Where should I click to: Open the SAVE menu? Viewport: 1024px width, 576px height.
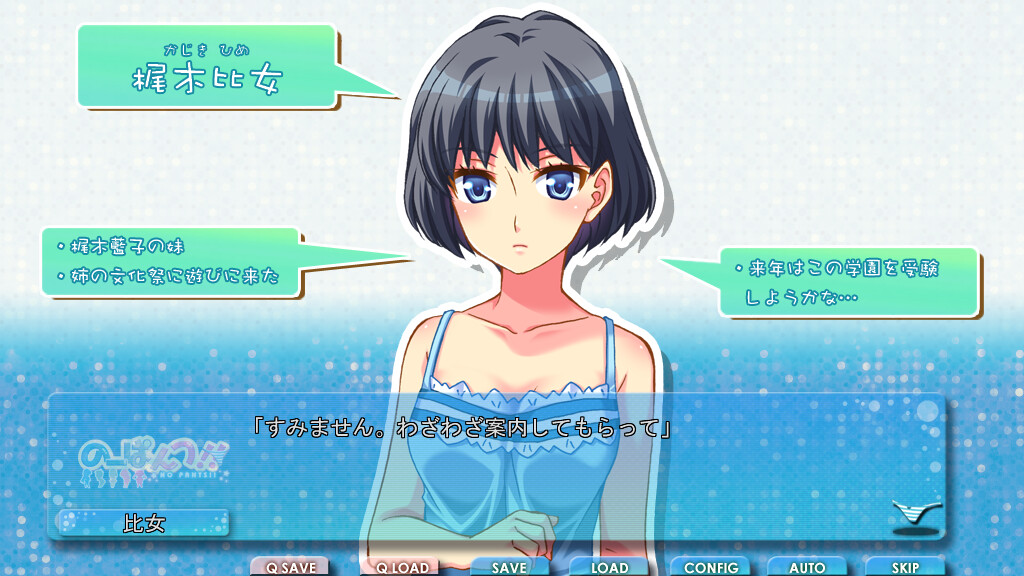[x=509, y=567]
